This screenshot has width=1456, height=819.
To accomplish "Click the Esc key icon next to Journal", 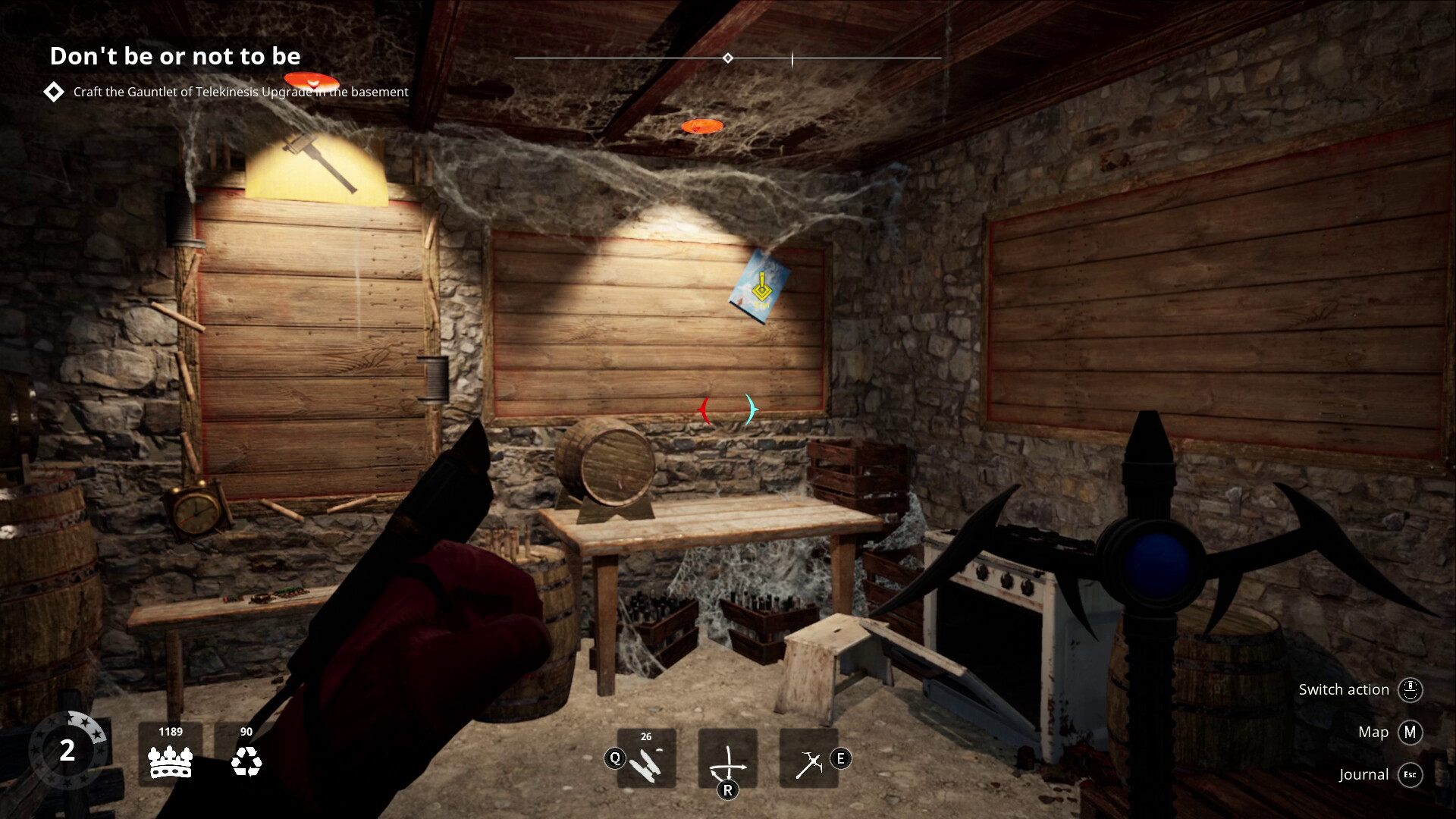I will (1410, 775).
